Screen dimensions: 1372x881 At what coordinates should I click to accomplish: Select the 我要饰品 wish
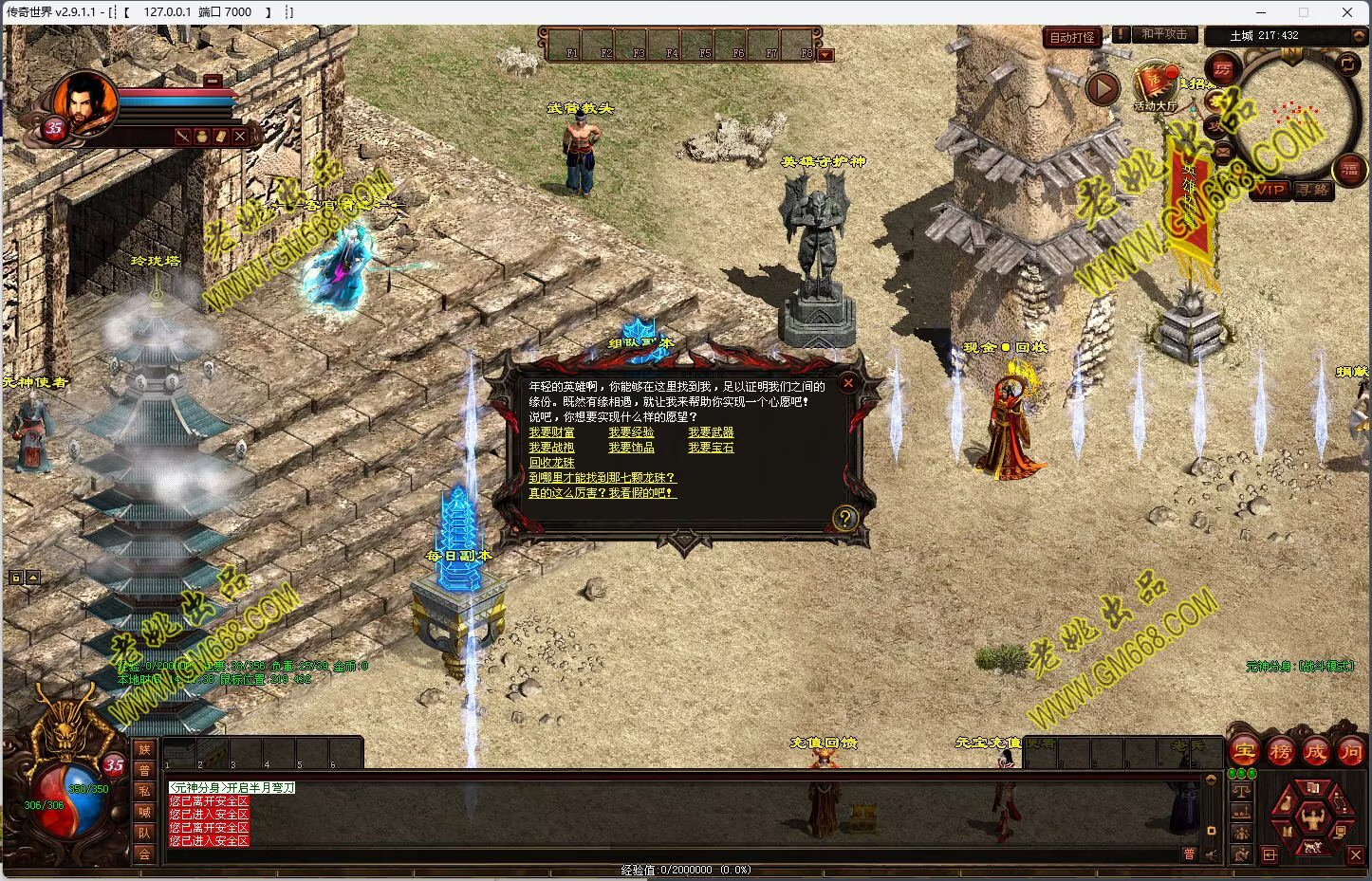tap(631, 448)
